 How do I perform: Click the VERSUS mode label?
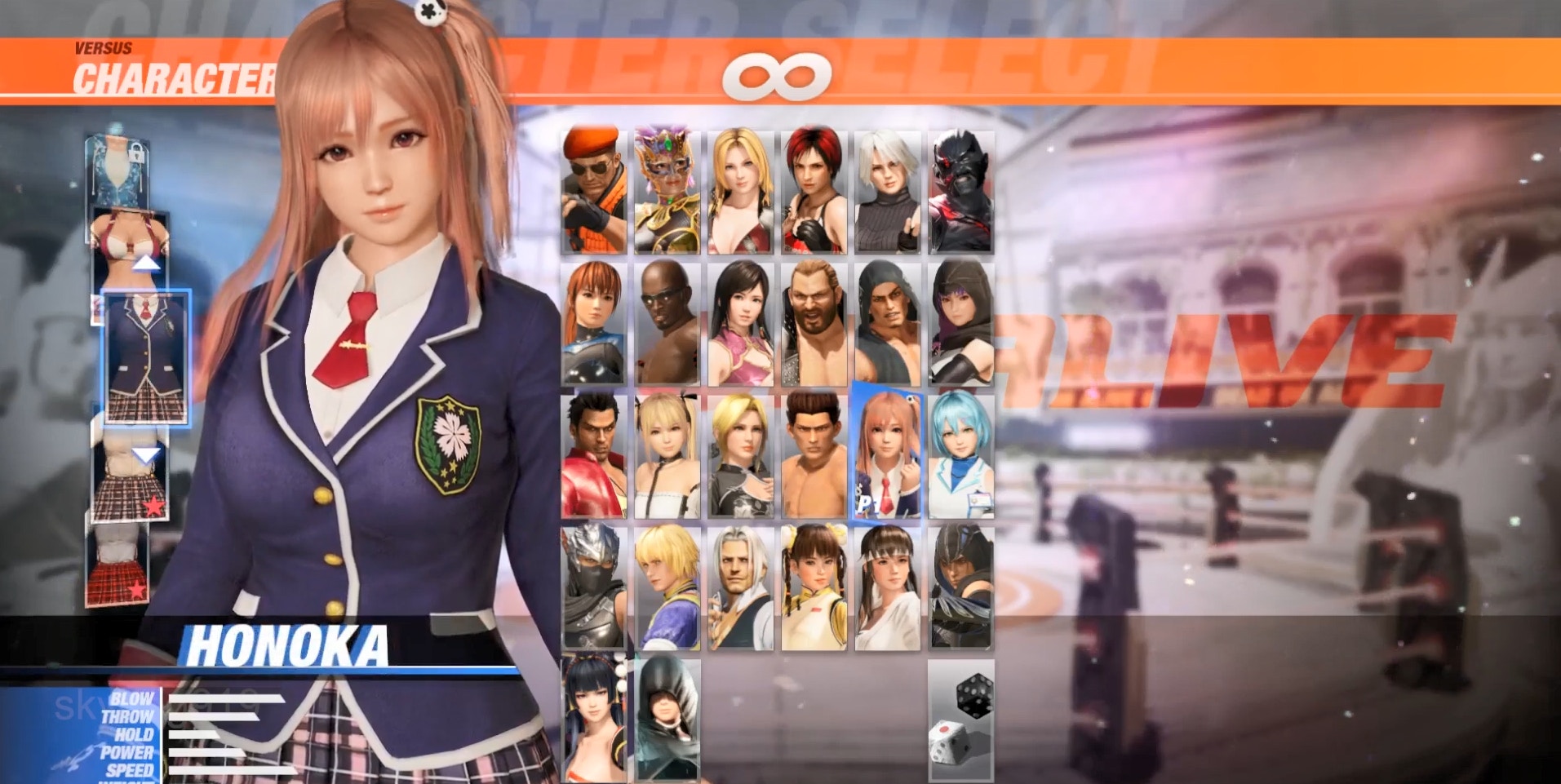104,47
